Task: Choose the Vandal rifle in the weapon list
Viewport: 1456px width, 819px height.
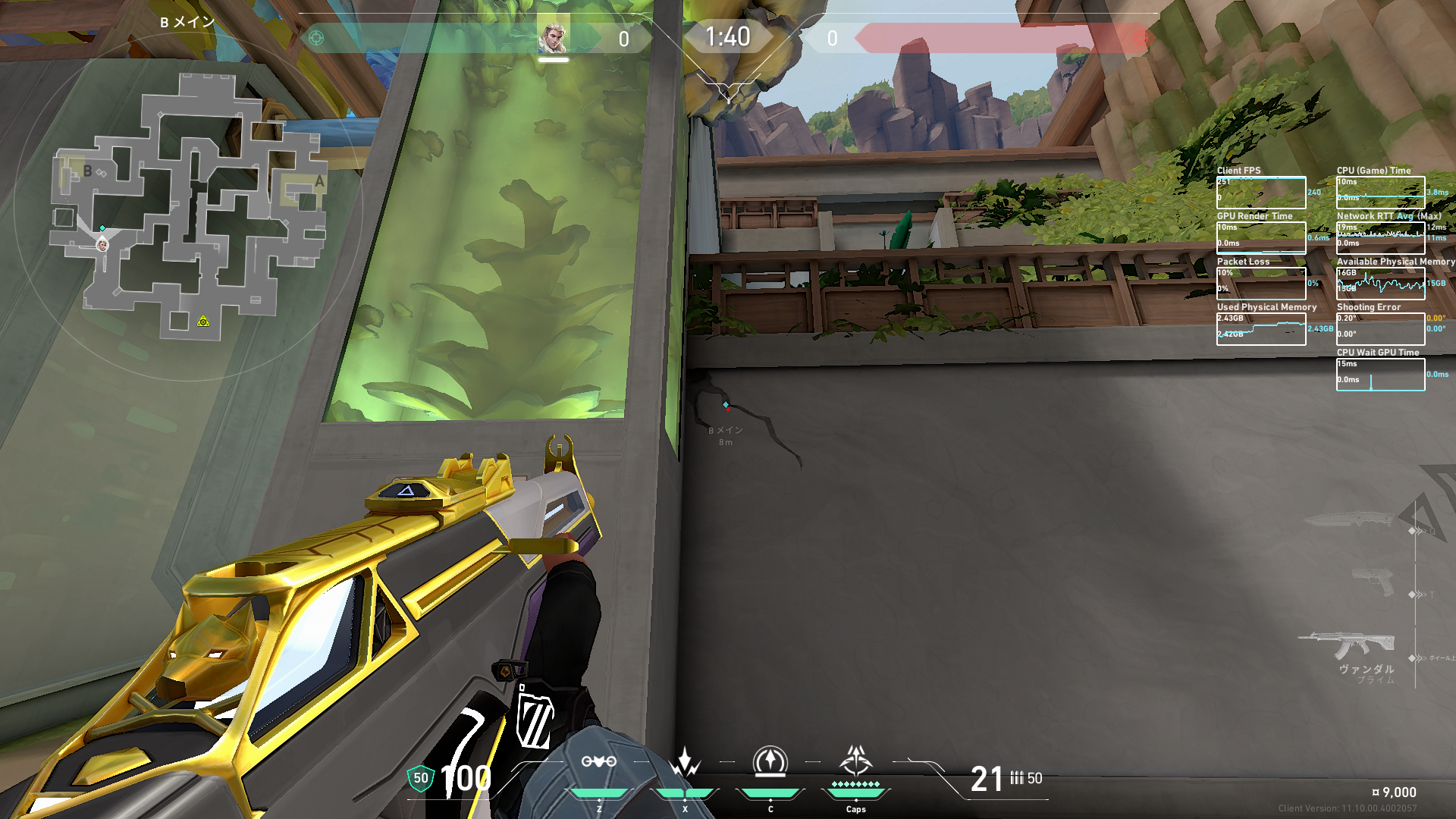Action: click(x=1346, y=645)
